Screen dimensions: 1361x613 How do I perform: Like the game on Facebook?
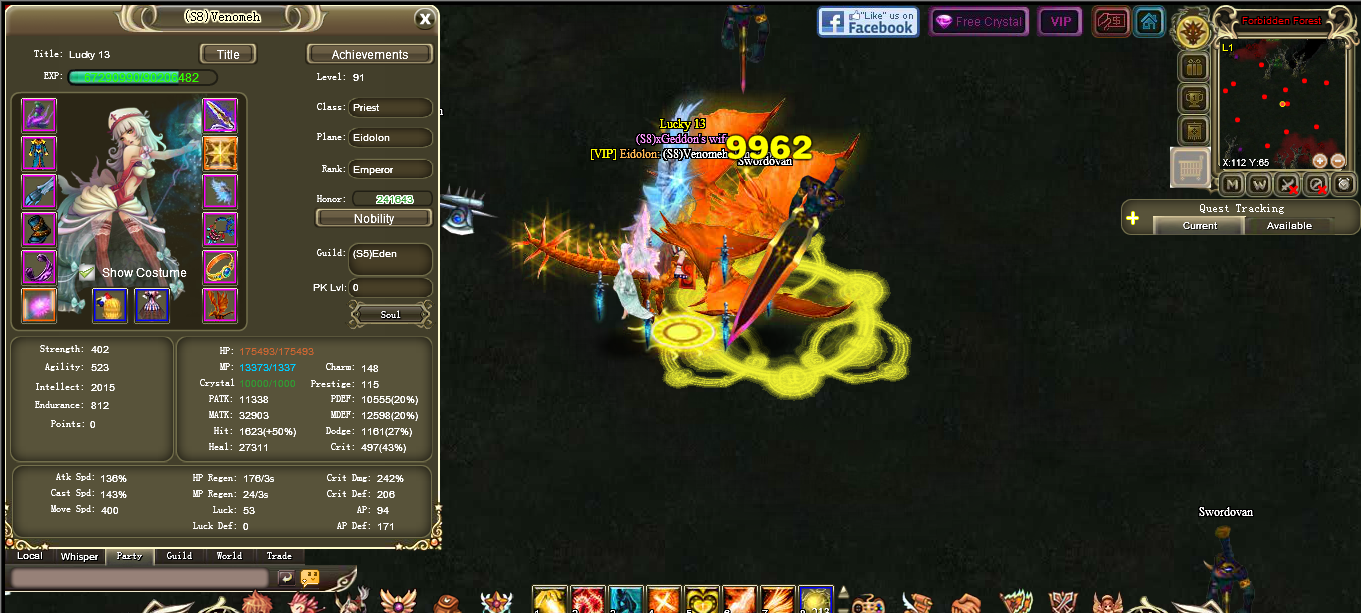click(868, 22)
